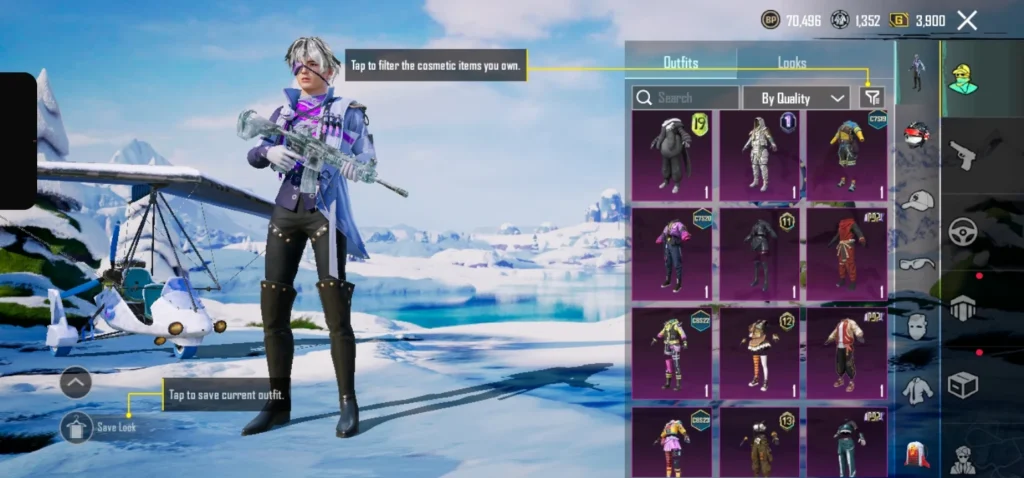
Task: Expand the up-arrow circle above Save Look
Action: pos(76,382)
